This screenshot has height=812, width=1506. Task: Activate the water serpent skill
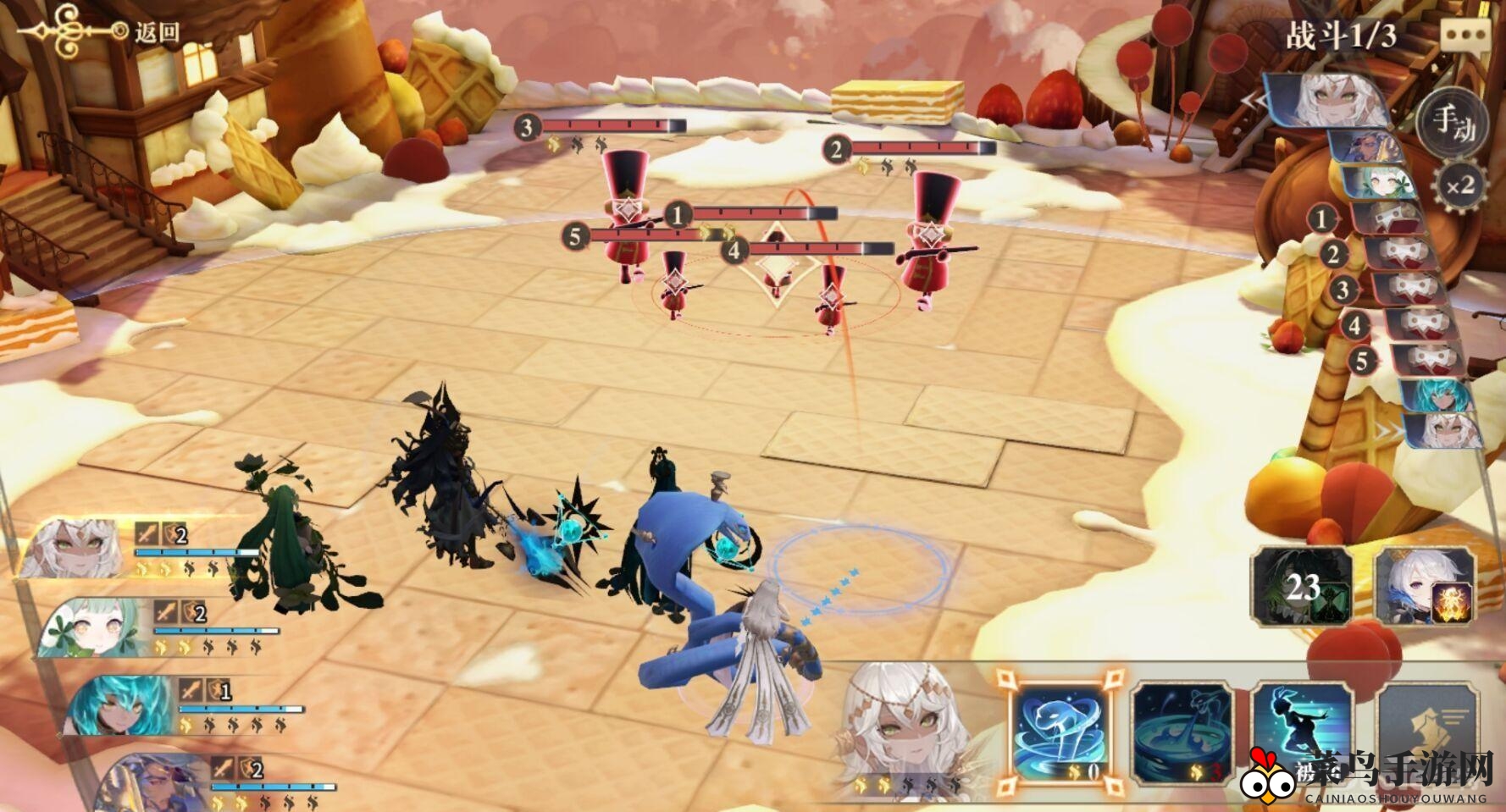tap(1061, 732)
